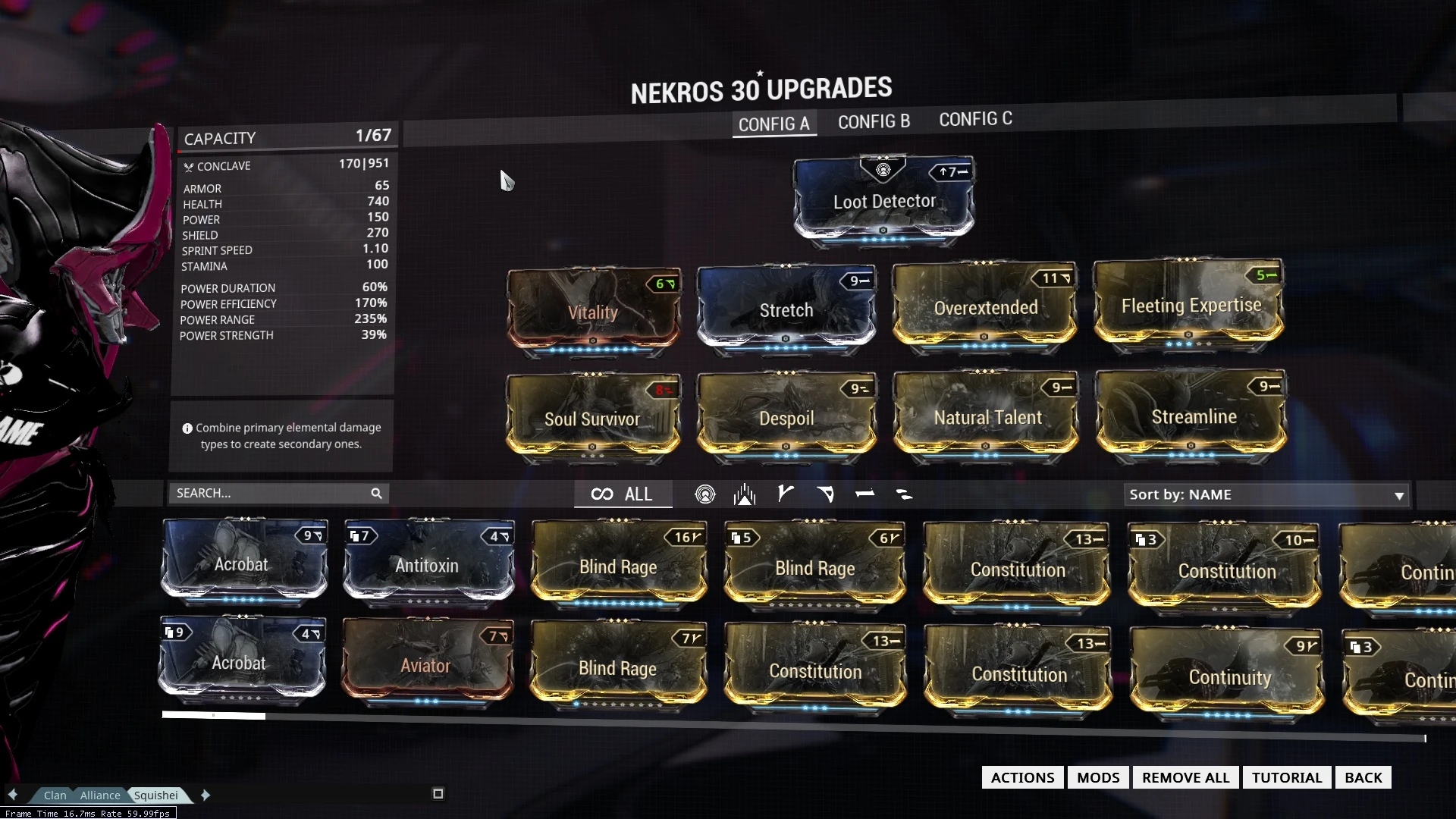Switch to the Clan chat tab
This screenshot has height=819, width=1456.
click(55, 795)
